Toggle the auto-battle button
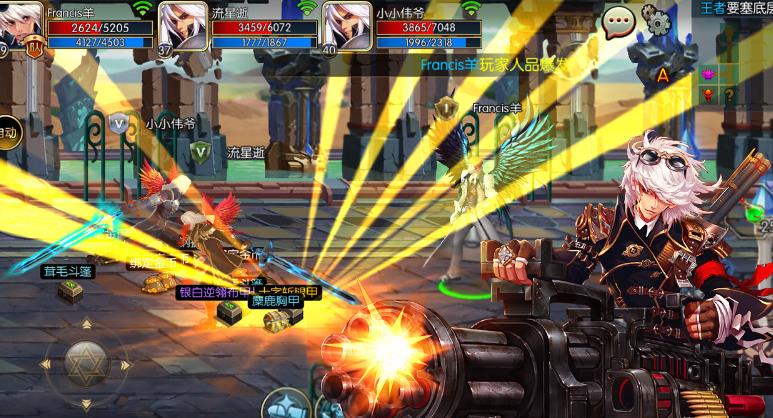The height and width of the screenshot is (418, 773). click(x=8, y=131)
